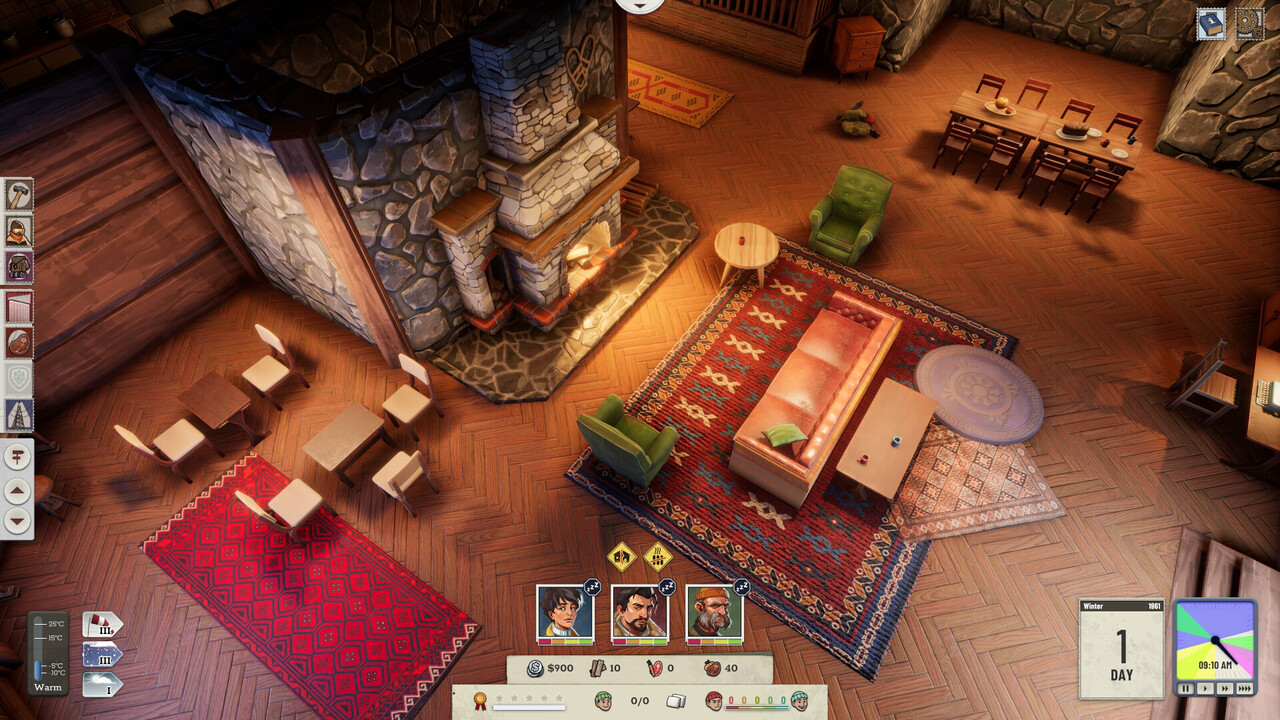Expand the top drop-down arrow tab
This screenshot has height=720, width=1280.
[640, 5]
